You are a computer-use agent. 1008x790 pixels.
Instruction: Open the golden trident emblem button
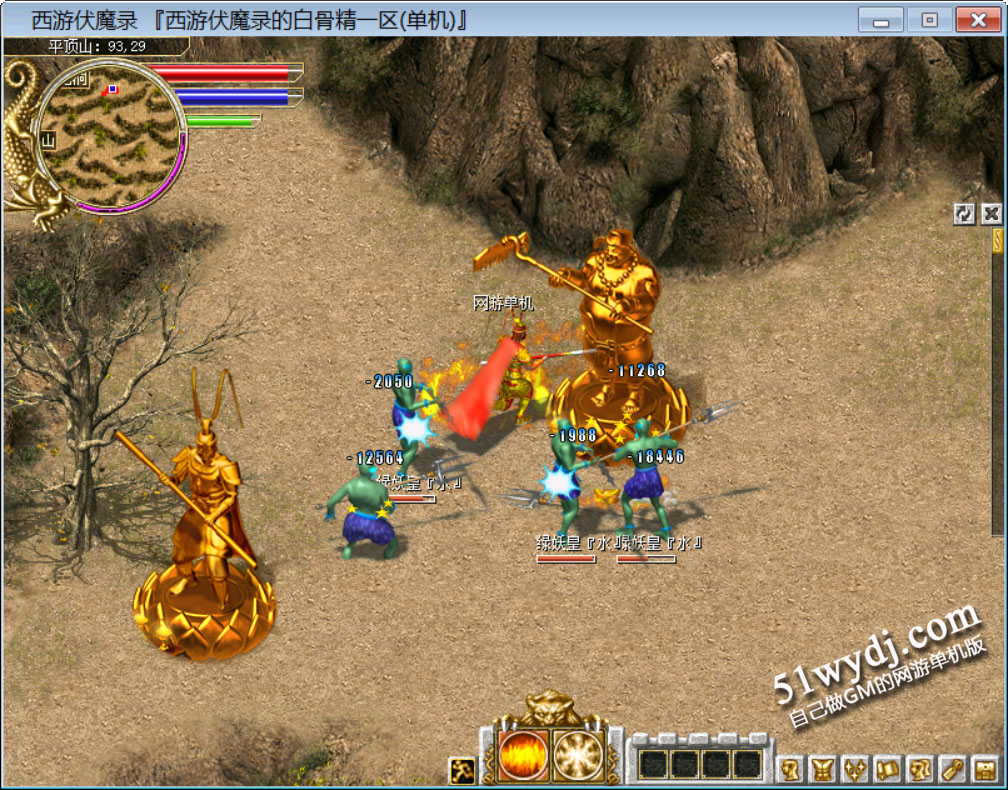855,770
